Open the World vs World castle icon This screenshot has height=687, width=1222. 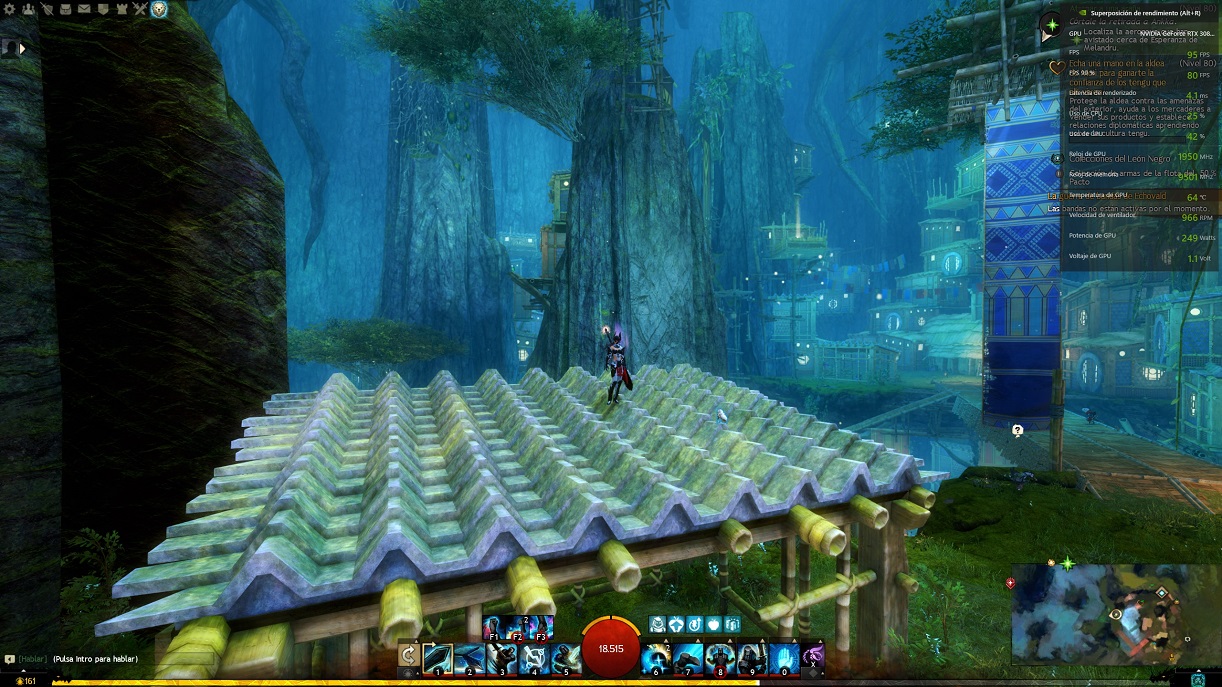click(122, 9)
